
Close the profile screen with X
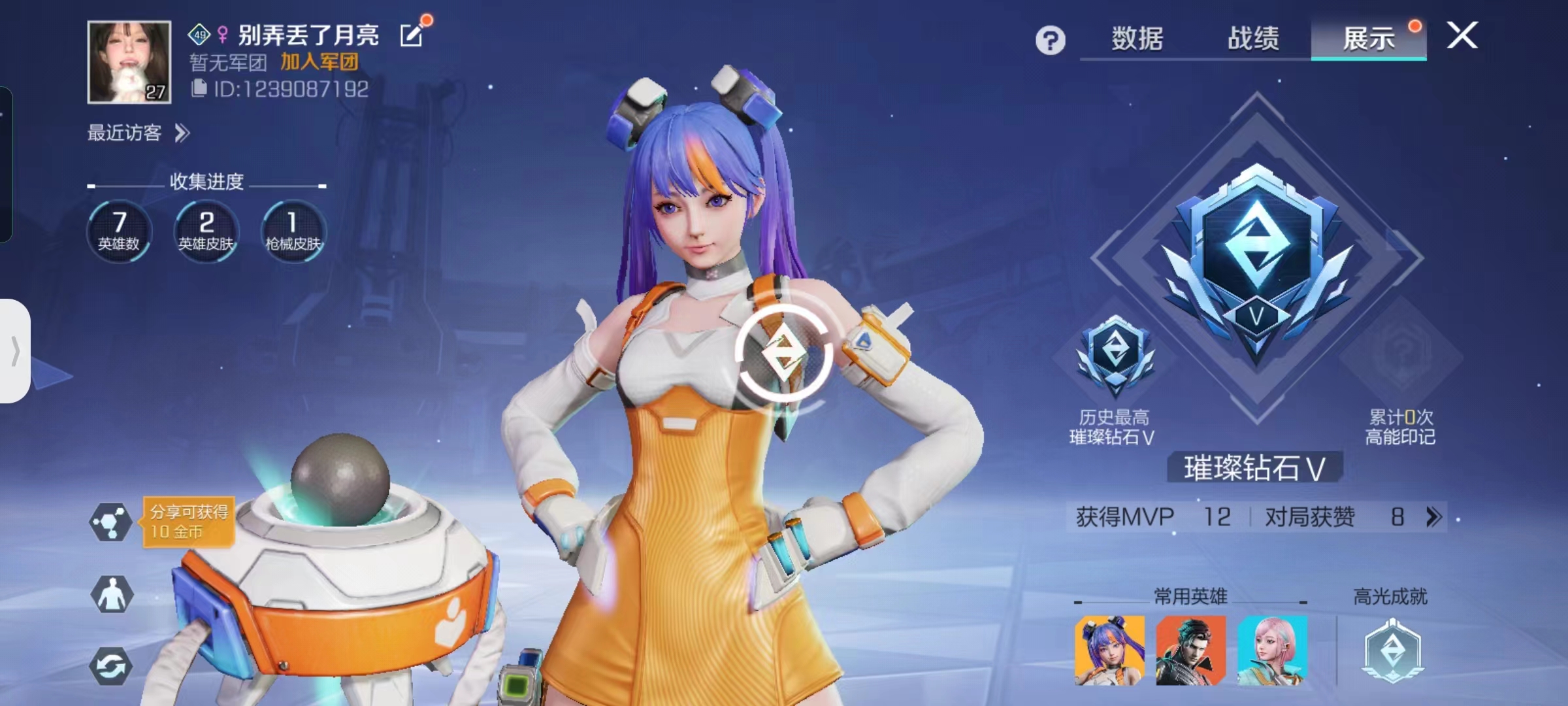(1462, 35)
